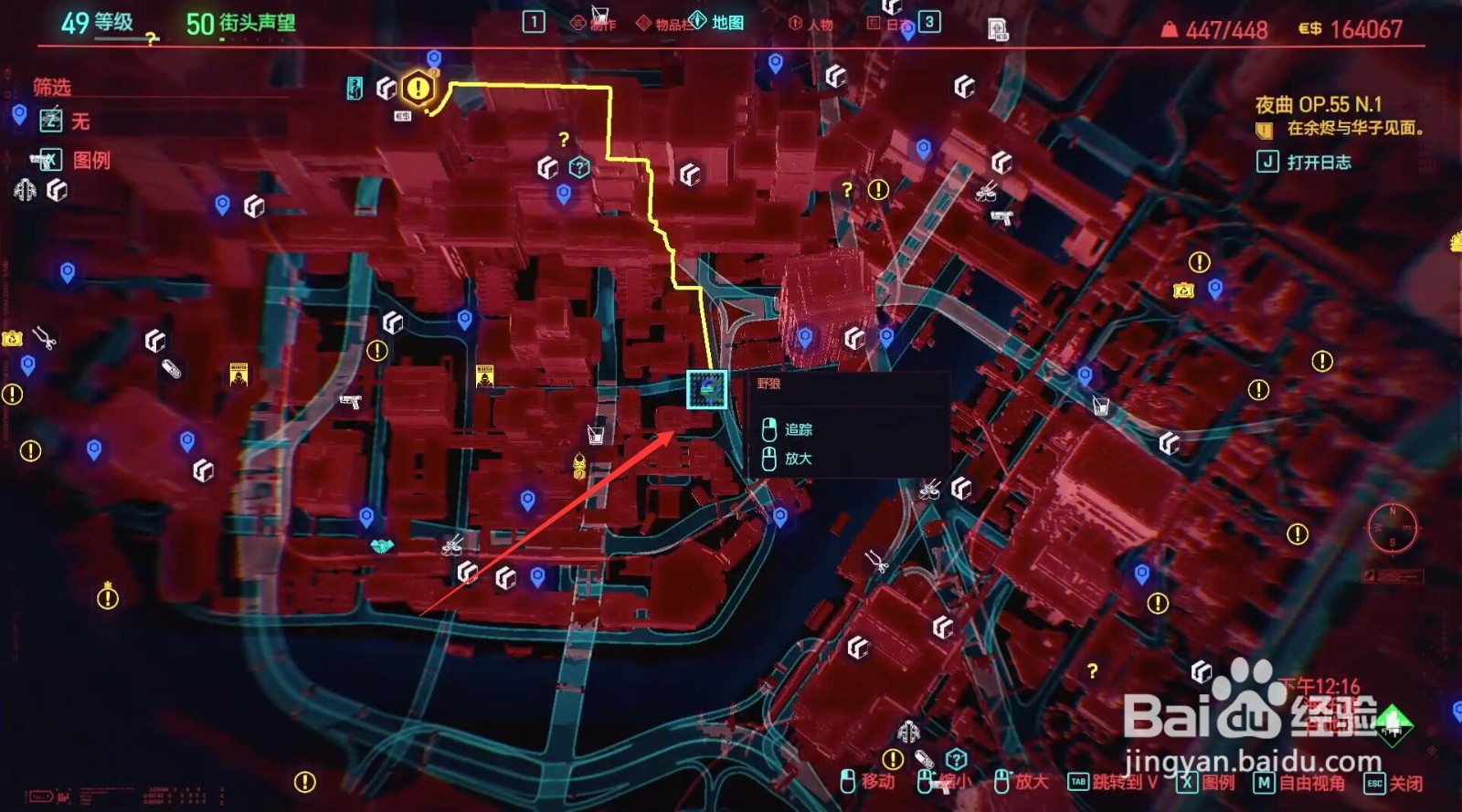Click the handshake fixer icon on the left

coord(380,546)
